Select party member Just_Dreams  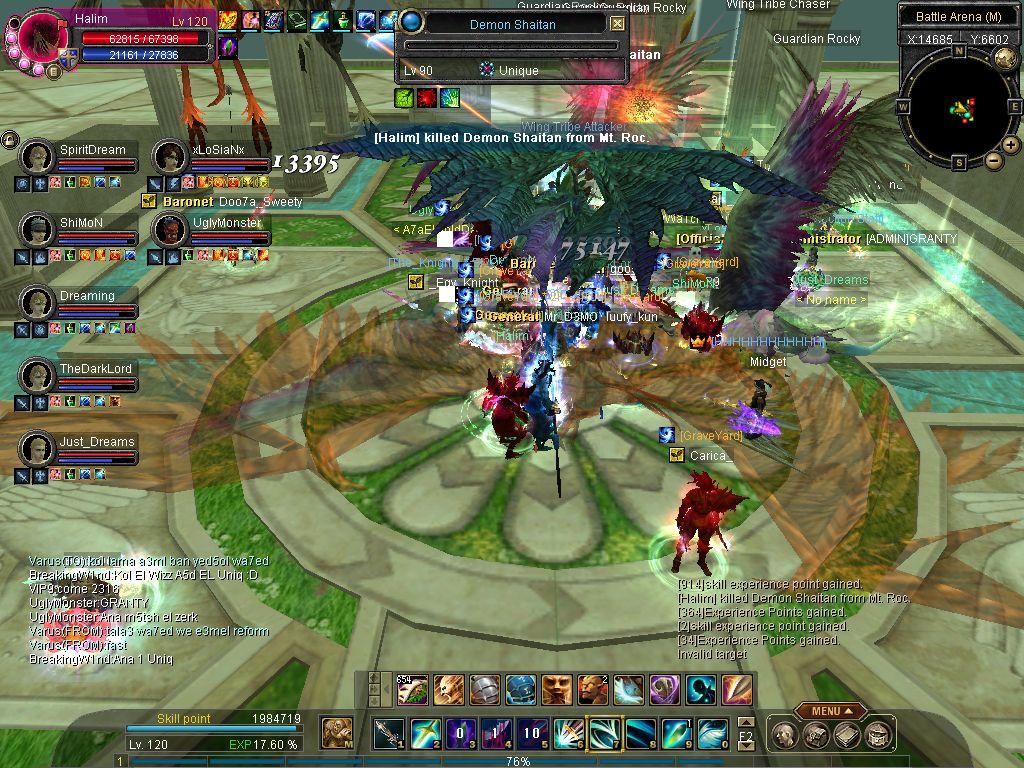click(38, 449)
